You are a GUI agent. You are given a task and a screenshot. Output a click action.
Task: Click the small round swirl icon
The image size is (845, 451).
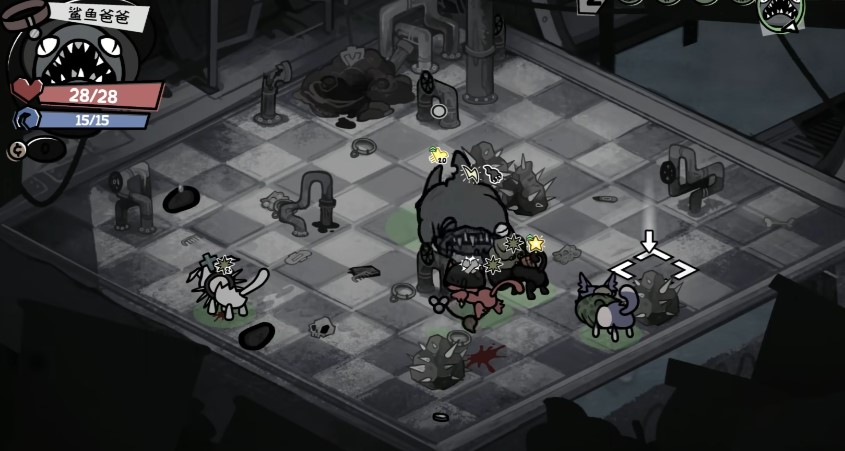point(17,150)
